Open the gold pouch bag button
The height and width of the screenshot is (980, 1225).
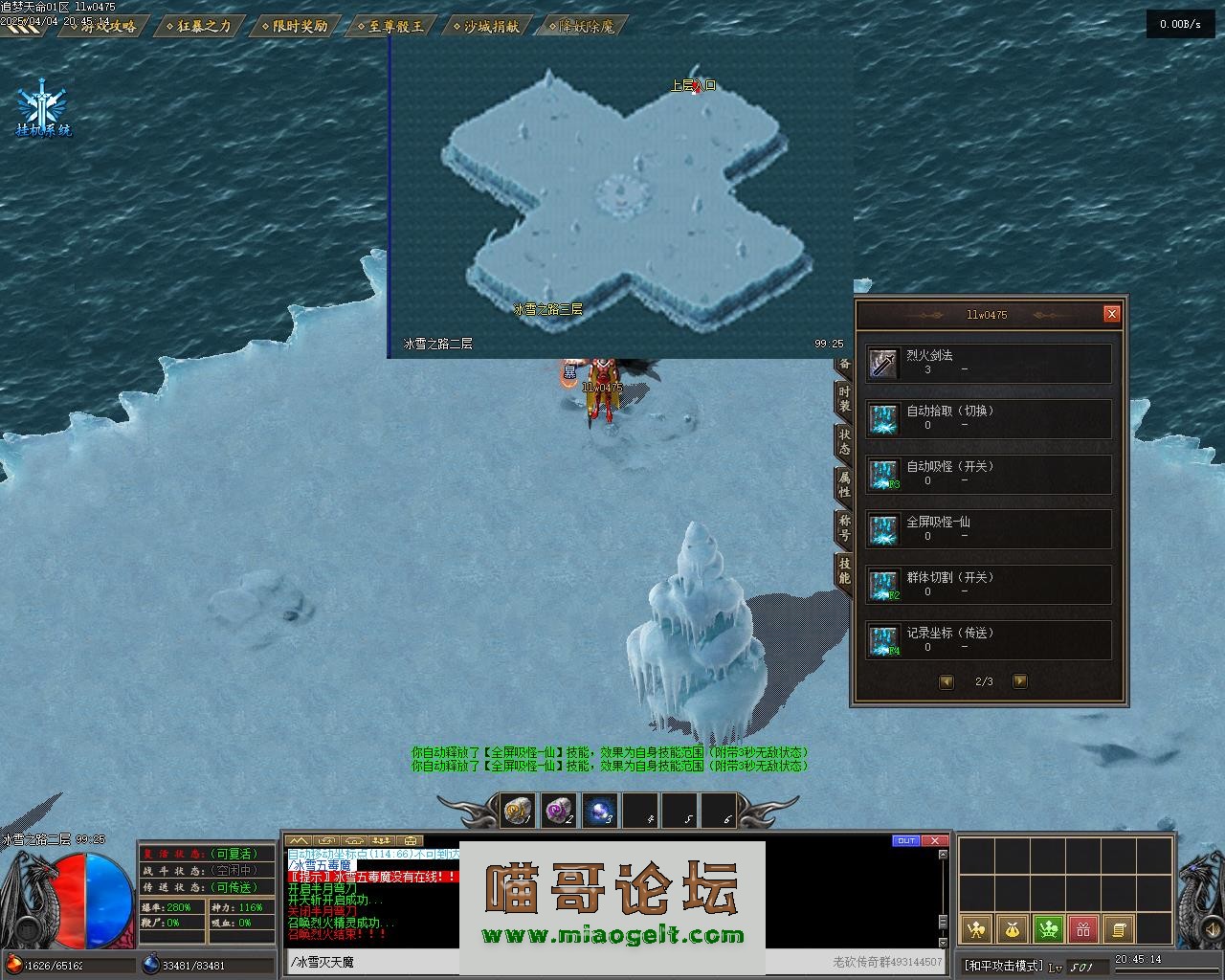click(x=1013, y=928)
